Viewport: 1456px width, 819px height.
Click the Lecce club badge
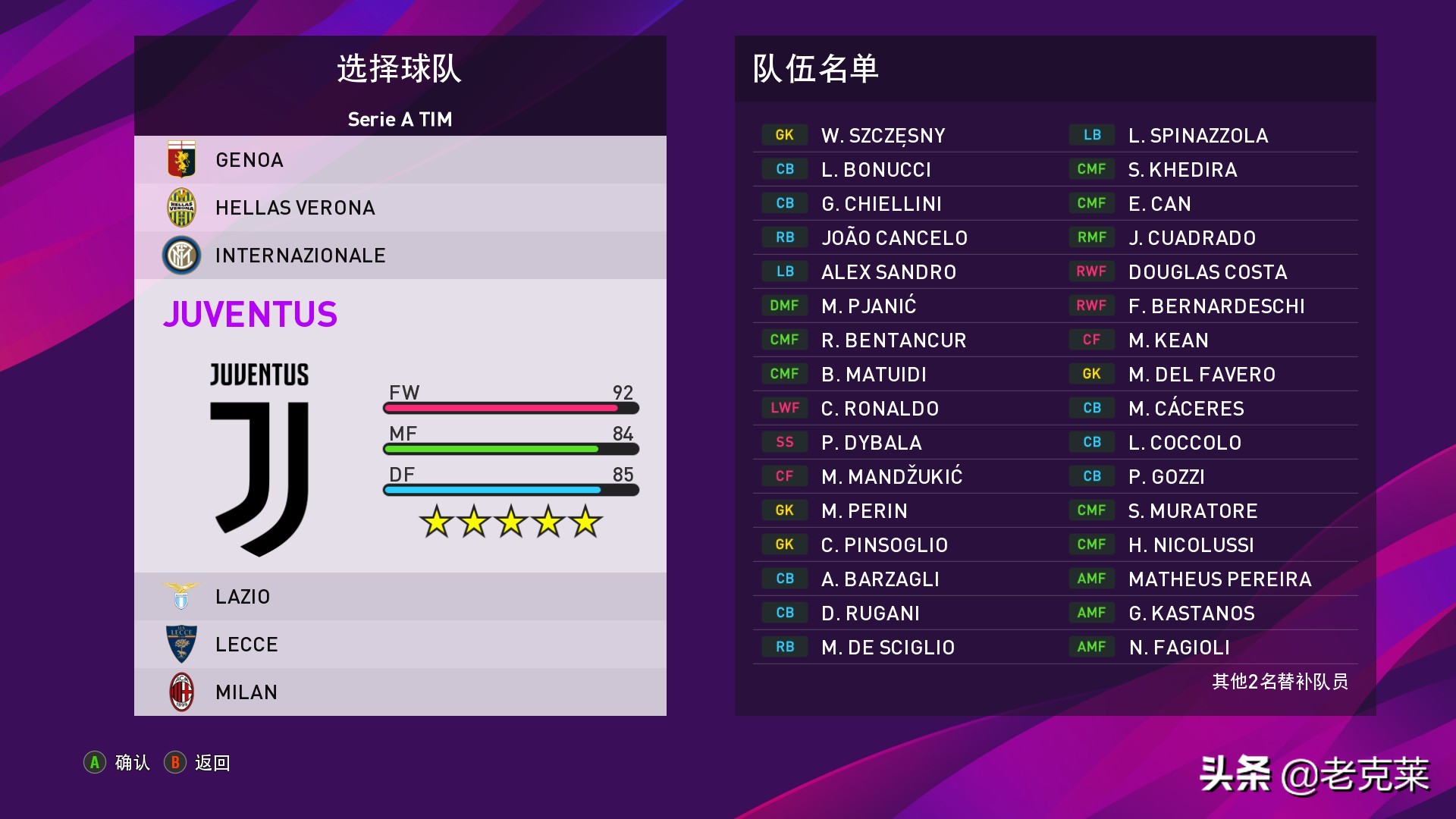click(182, 644)
